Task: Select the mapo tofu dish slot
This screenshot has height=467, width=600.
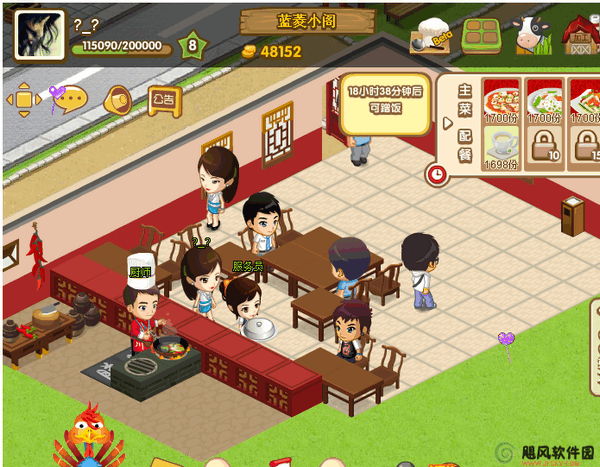Action: click(x=501, y=101)
